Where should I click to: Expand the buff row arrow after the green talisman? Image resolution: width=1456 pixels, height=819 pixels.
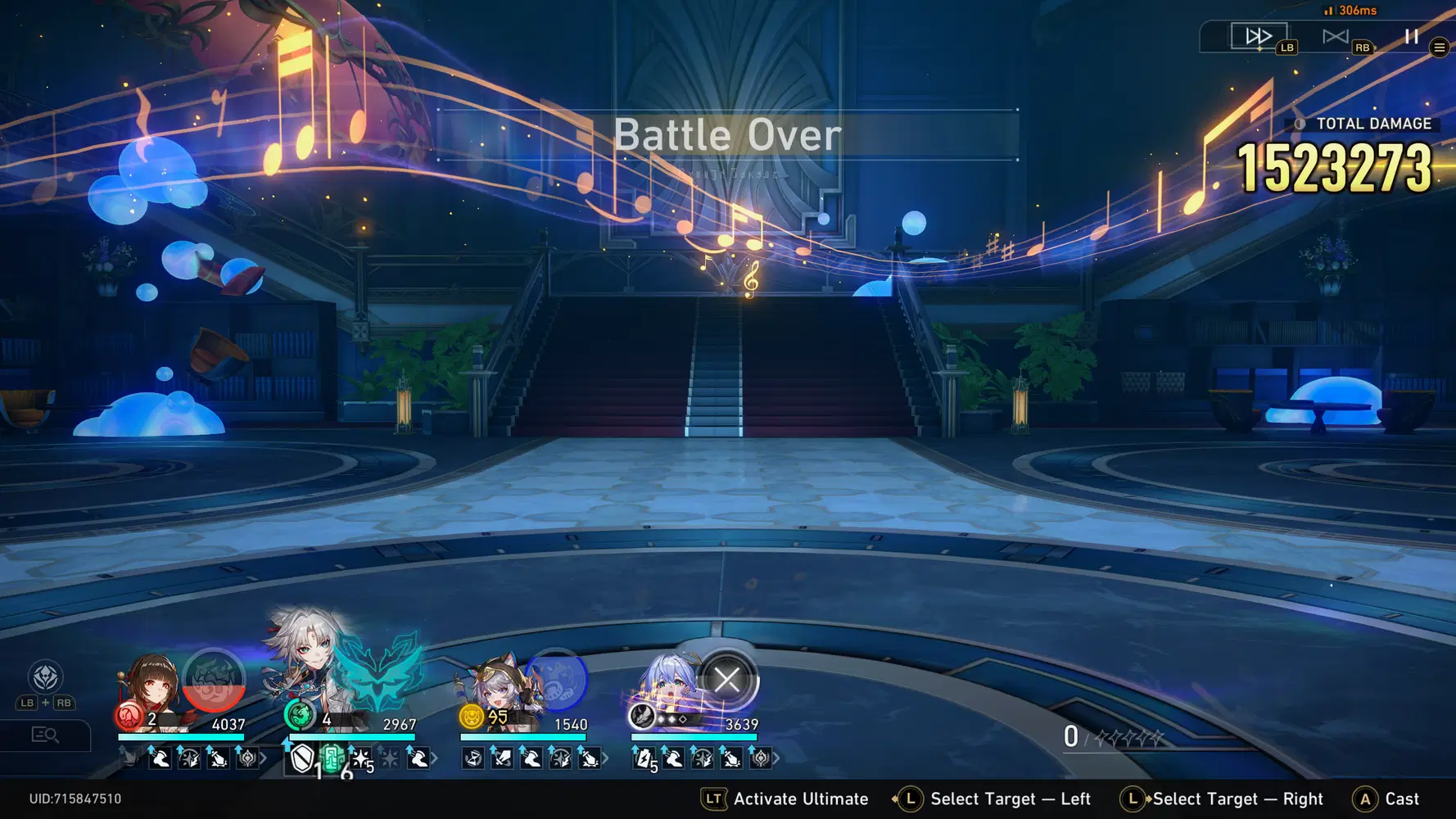click(x=433, y=759)
